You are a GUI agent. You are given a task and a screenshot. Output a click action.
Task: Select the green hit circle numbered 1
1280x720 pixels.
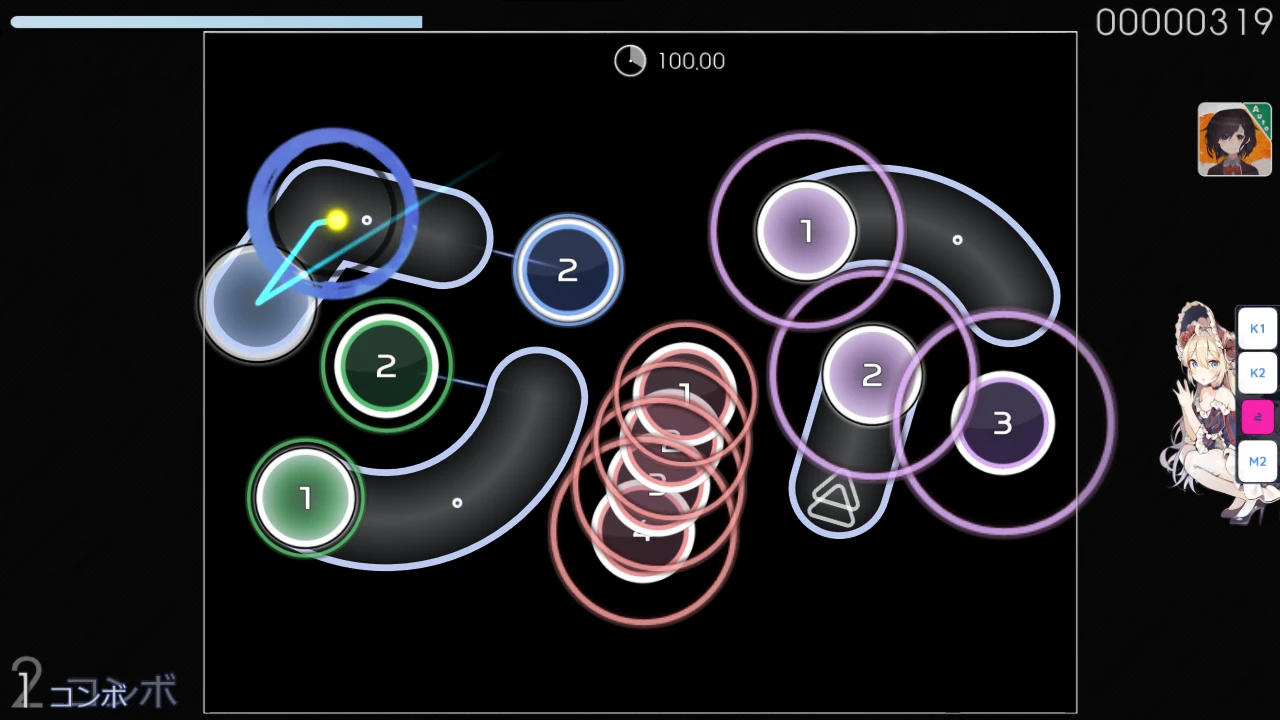click(x=305, y=497)
